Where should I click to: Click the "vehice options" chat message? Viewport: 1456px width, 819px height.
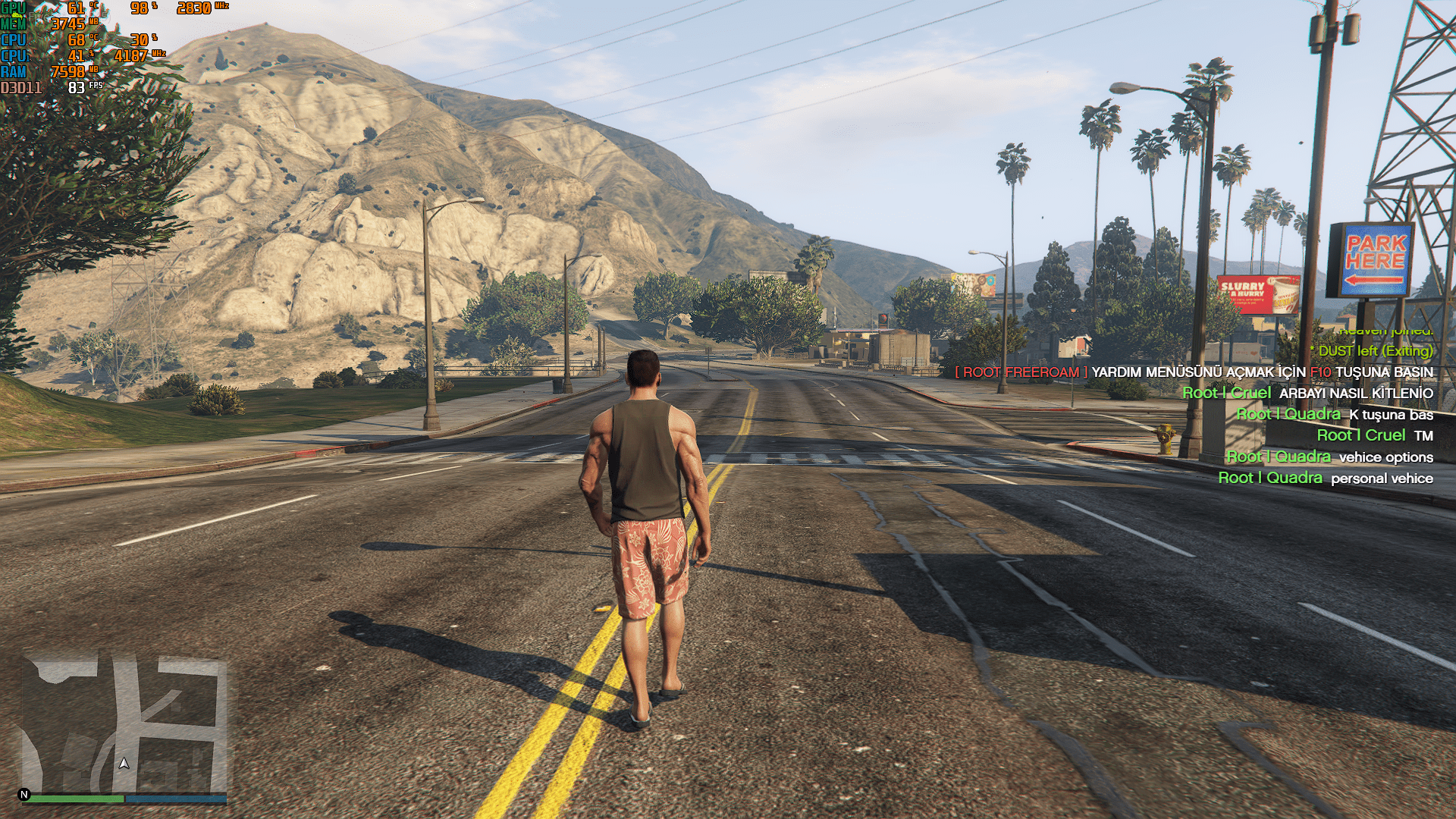[1329, 457]
